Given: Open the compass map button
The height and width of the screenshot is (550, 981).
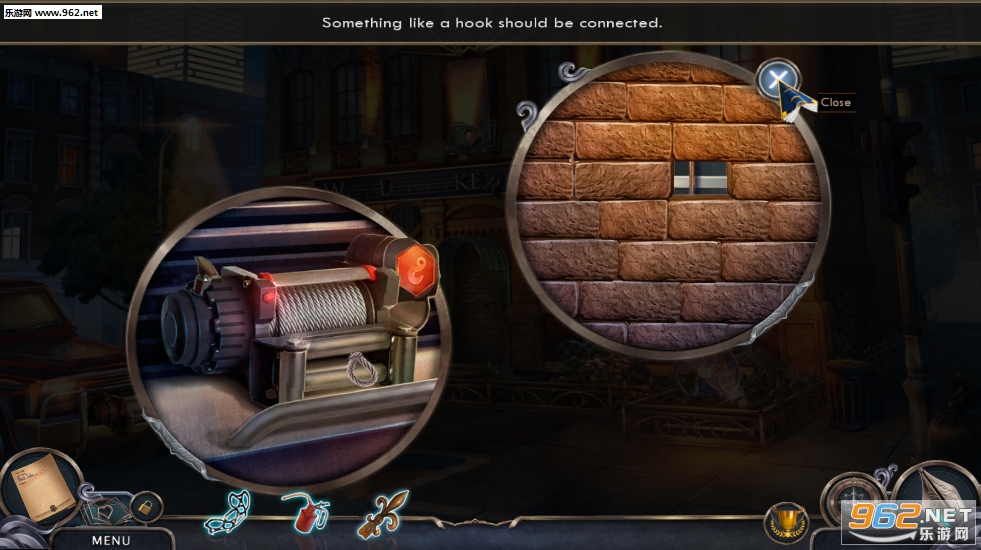Looking at the screenshot, I should point(851,499).
